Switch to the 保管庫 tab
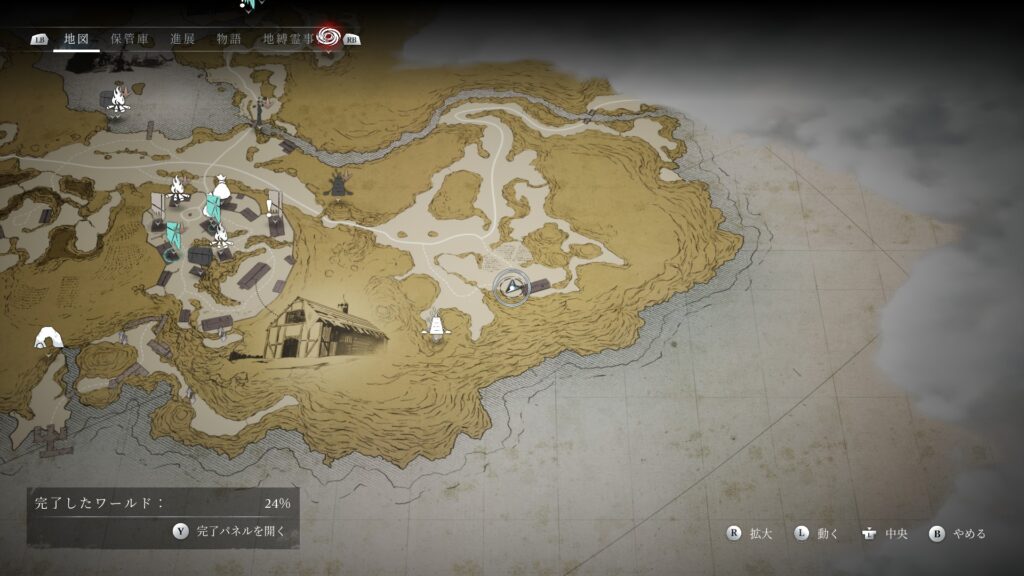The width and height of the screenshot is (1024, 576). 130,39
